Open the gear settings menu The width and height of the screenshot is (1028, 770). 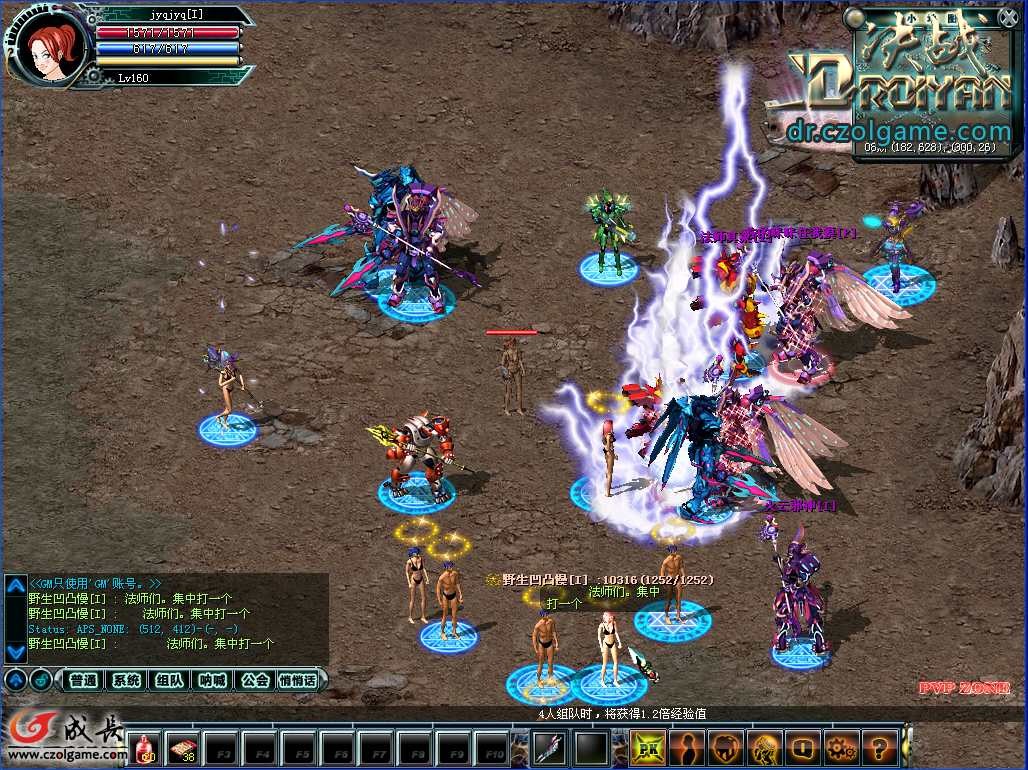tap(840, 747)
